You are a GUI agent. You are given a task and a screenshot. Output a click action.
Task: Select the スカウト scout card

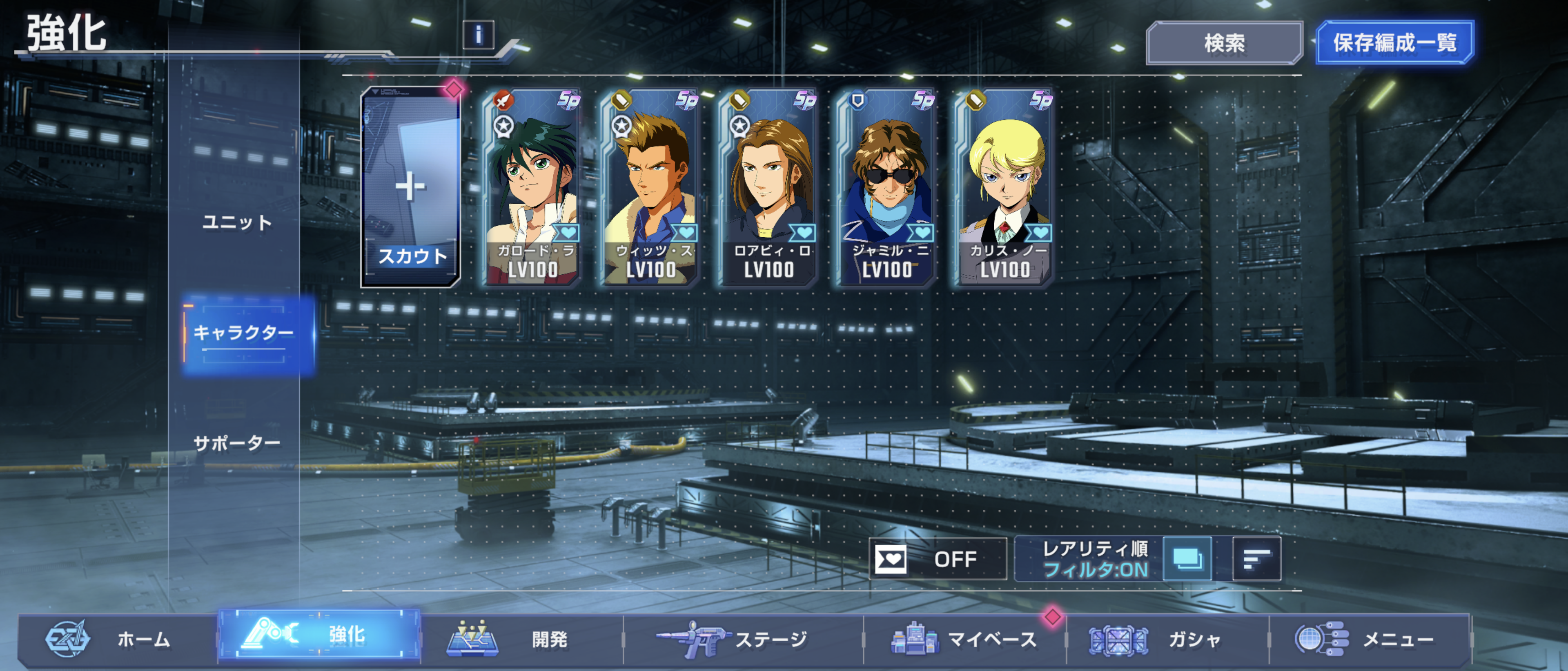(411, 187)
